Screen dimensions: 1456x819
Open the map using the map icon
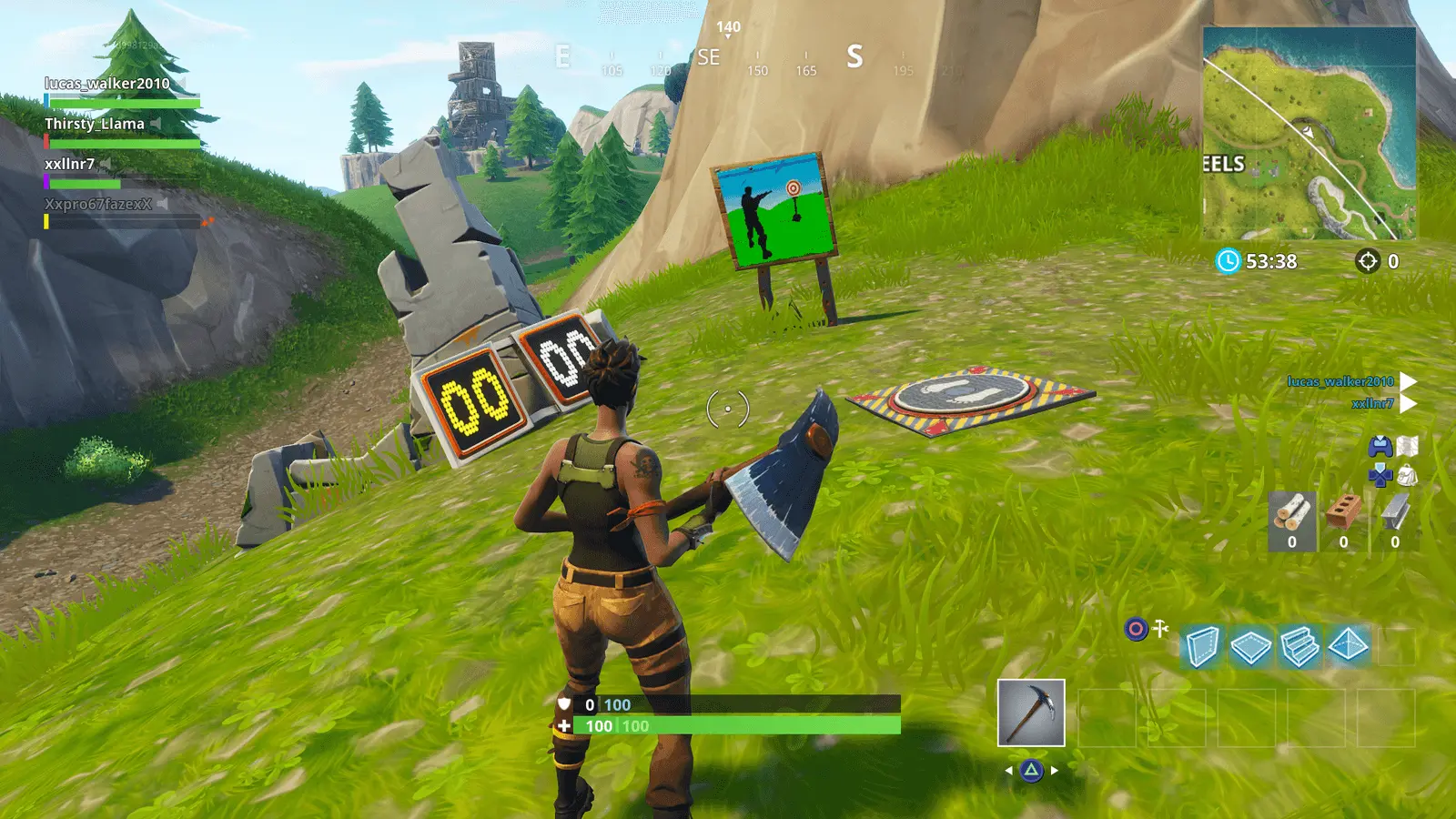(x=1410, y=445)
